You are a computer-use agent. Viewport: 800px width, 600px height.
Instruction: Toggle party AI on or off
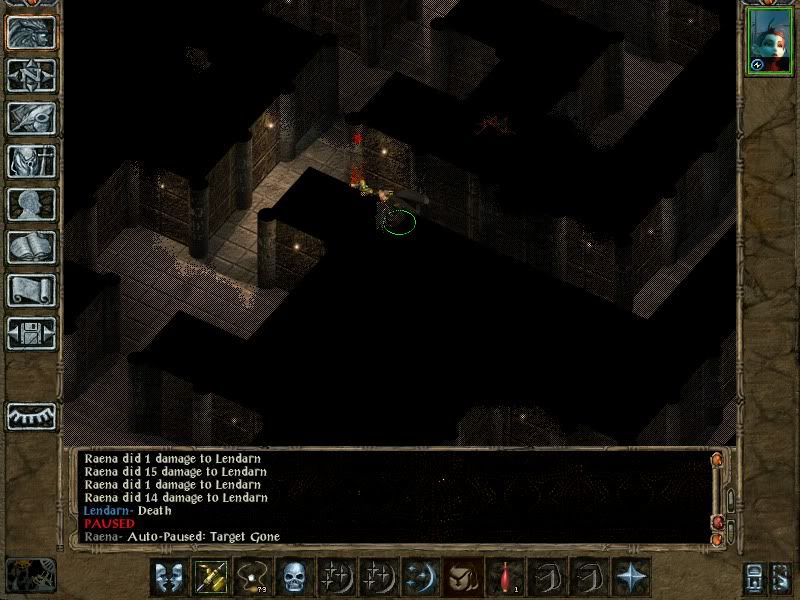coord(780,576)
